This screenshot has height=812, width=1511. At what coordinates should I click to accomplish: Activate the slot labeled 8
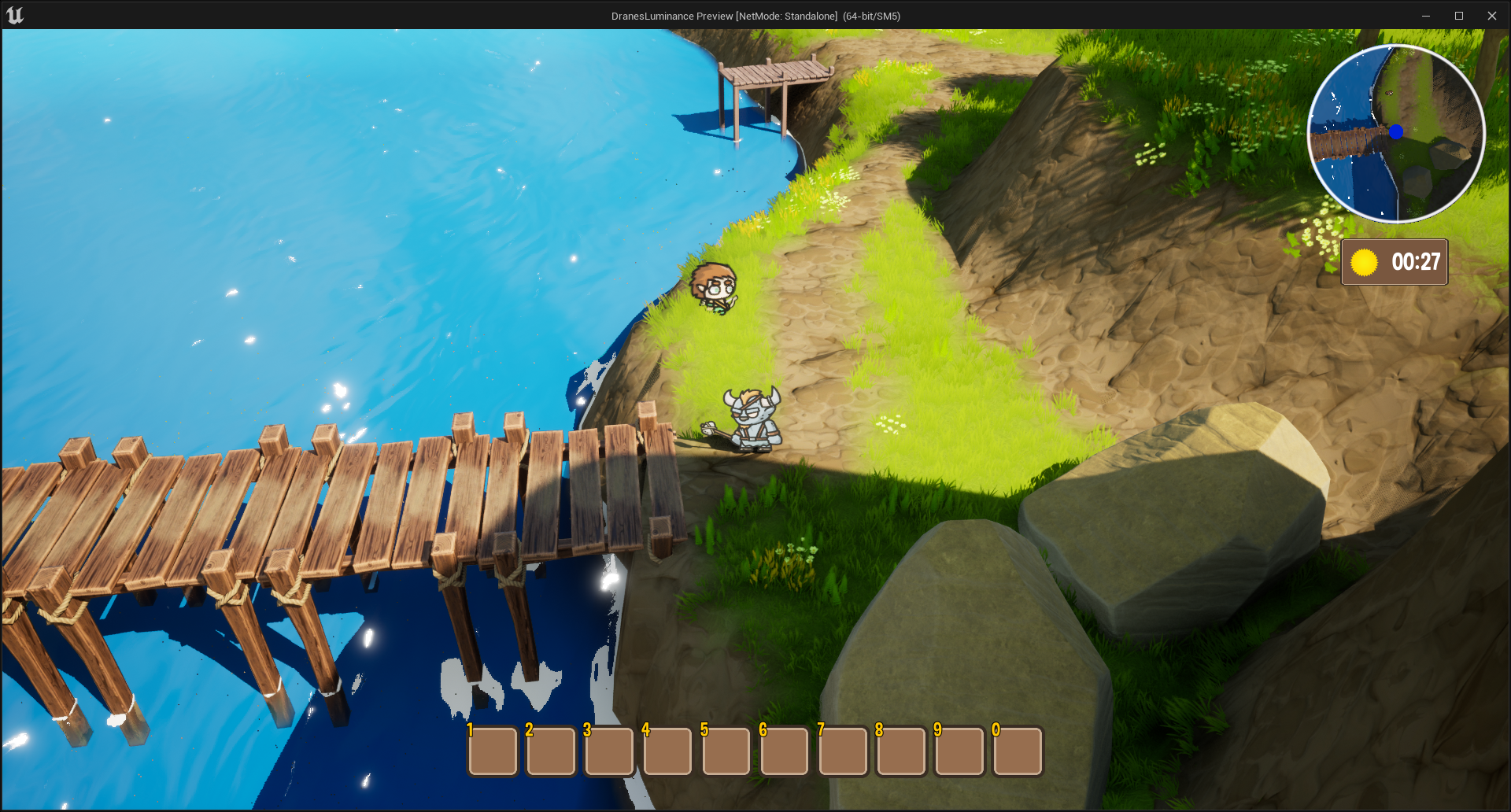tap(901, 751)
